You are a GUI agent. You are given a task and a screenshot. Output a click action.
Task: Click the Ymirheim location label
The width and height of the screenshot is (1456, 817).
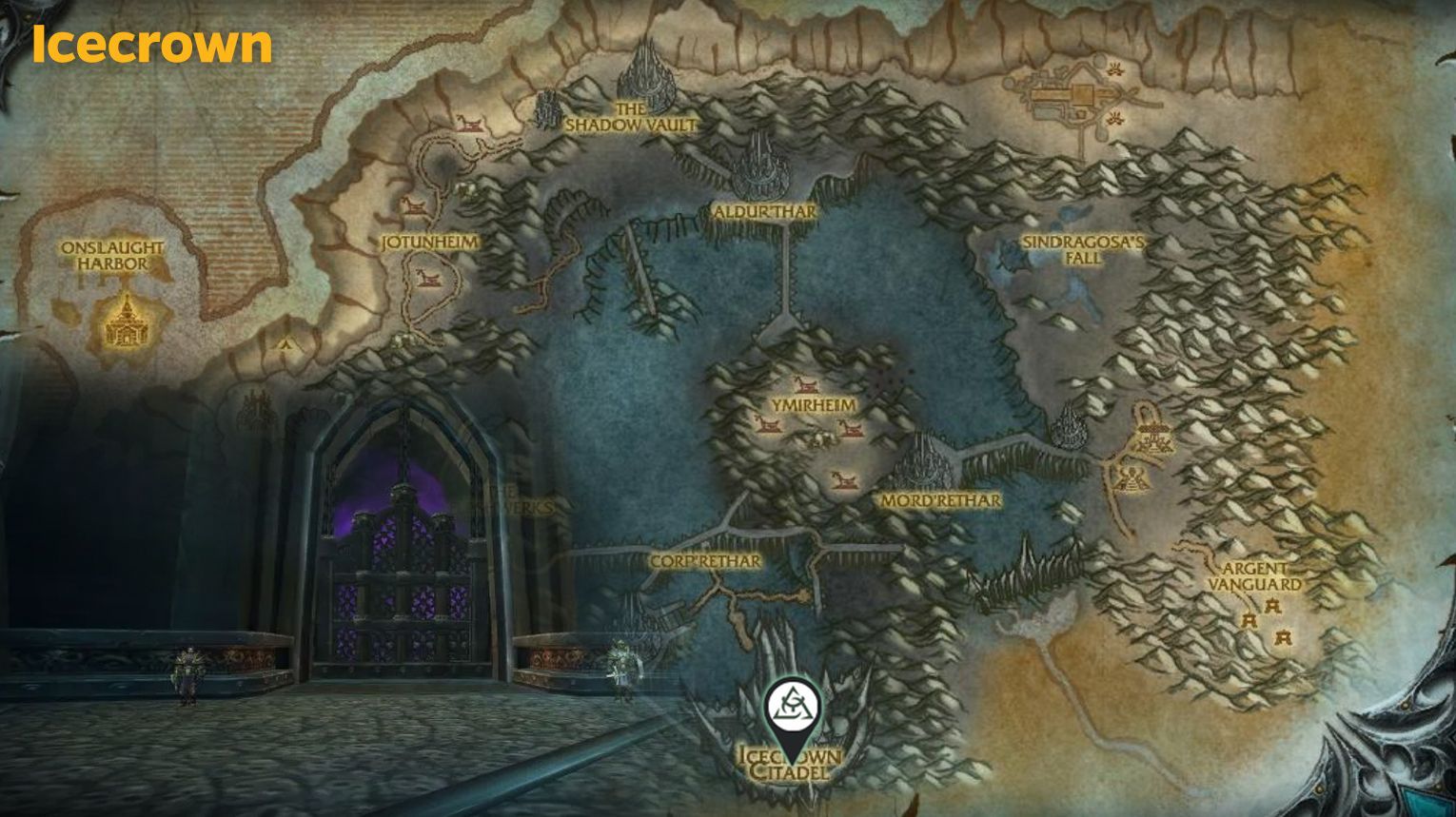[x=813, y=403]
